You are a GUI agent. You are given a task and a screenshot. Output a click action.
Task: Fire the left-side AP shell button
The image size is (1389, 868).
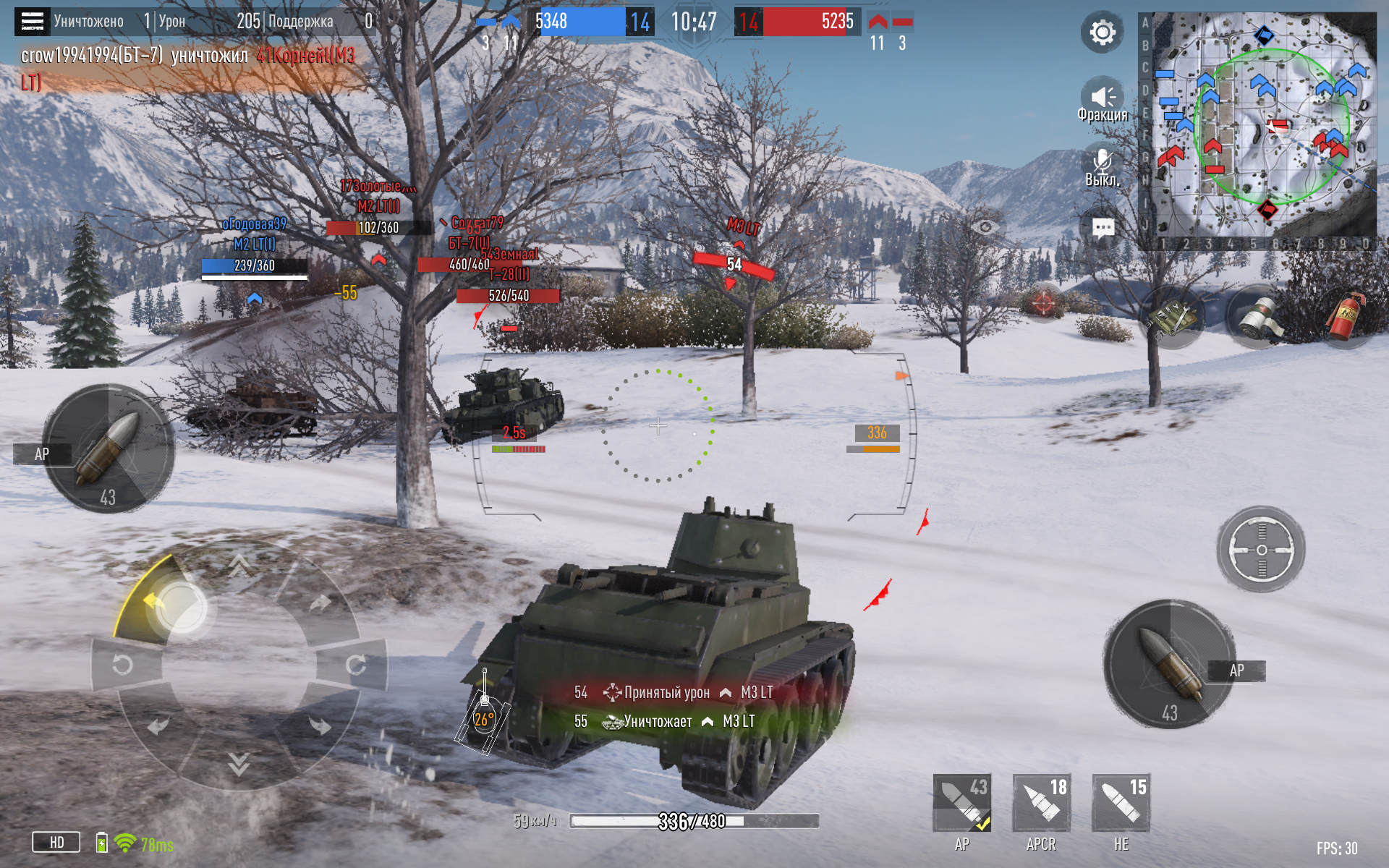109,448
